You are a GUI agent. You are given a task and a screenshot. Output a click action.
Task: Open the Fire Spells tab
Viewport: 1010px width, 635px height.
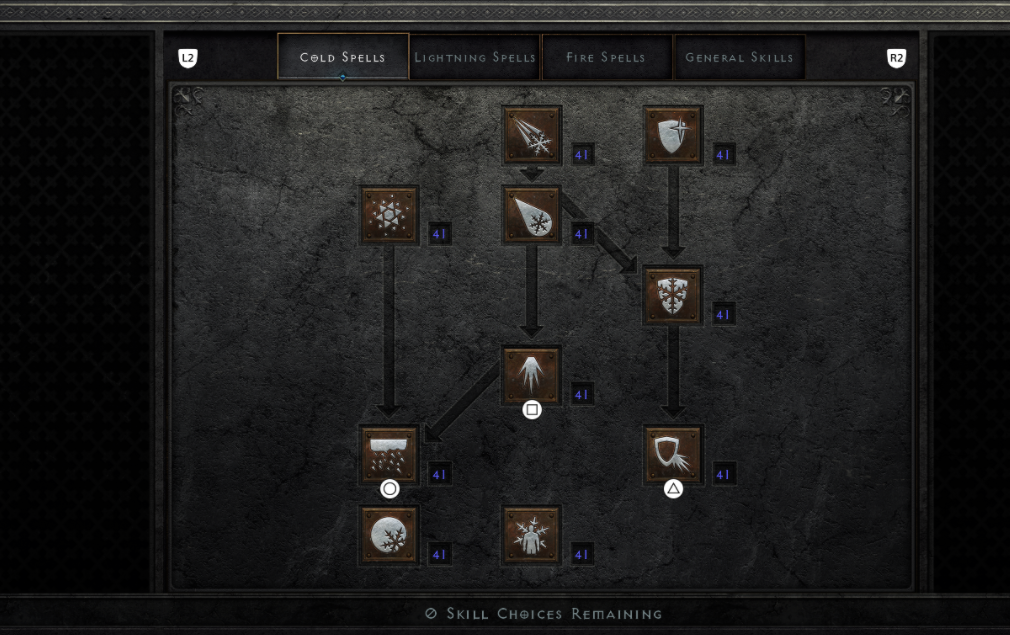click(607, 57)
